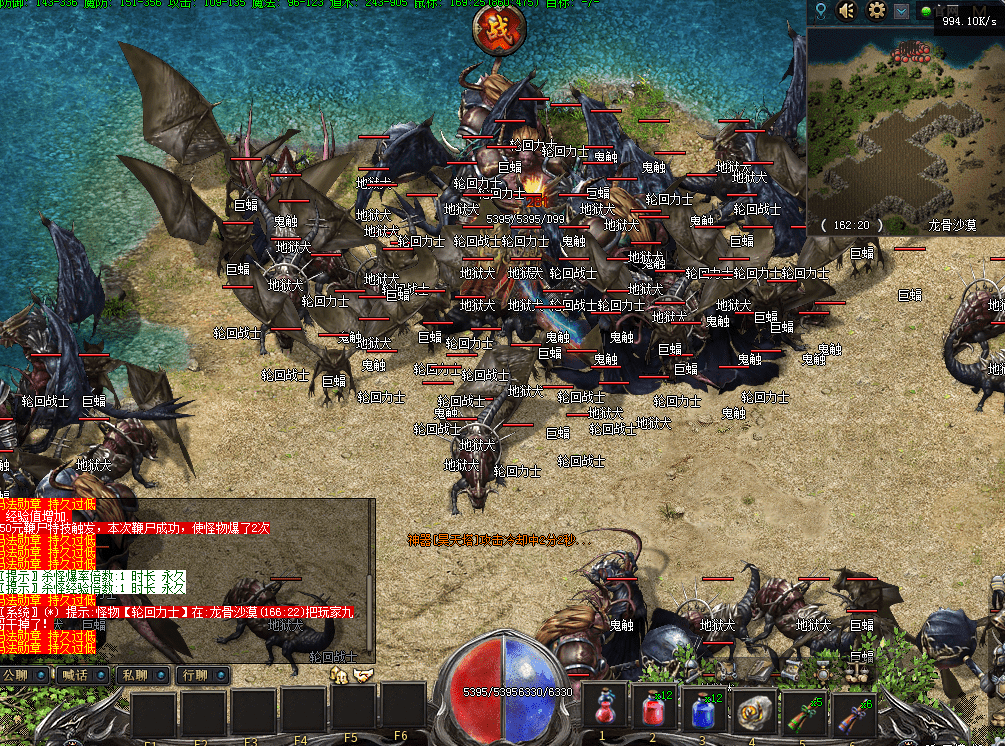This screenshot has width=1005, height=746.
Task: Open trade via the golden handshake icon
Action: tap(362, 676)
